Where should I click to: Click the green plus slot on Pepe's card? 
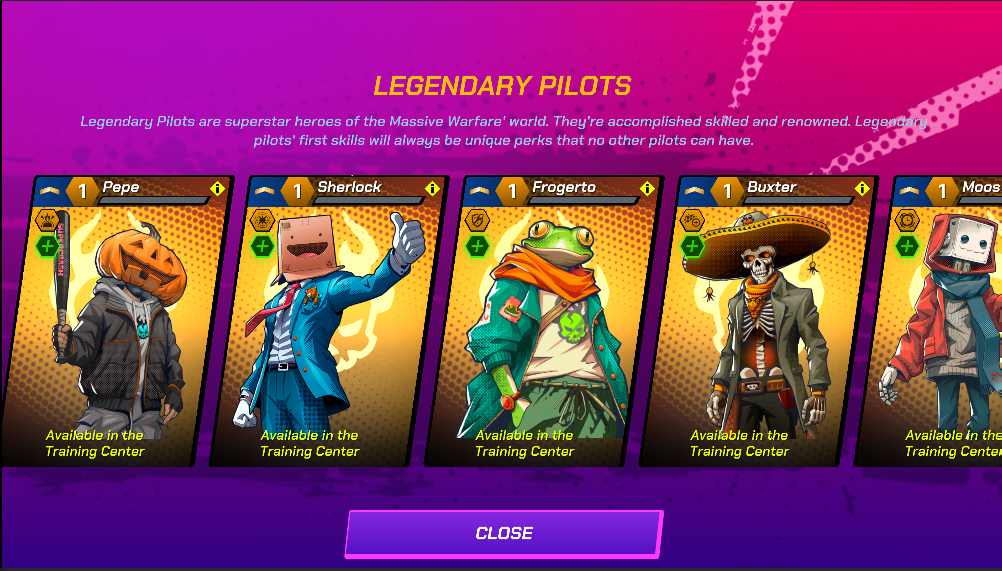pos(46,246)
